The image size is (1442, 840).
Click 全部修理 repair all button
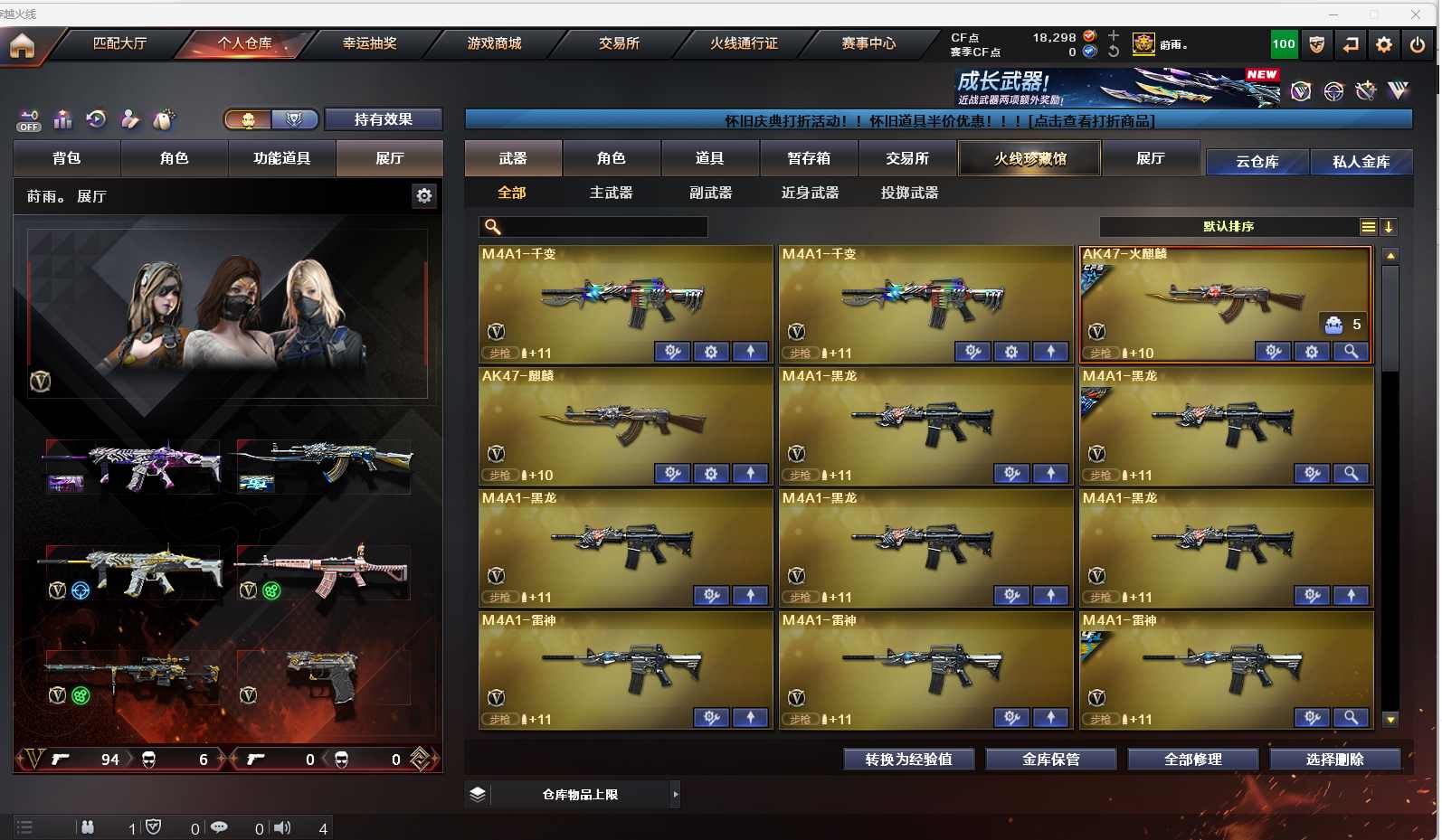(1192, 760)
